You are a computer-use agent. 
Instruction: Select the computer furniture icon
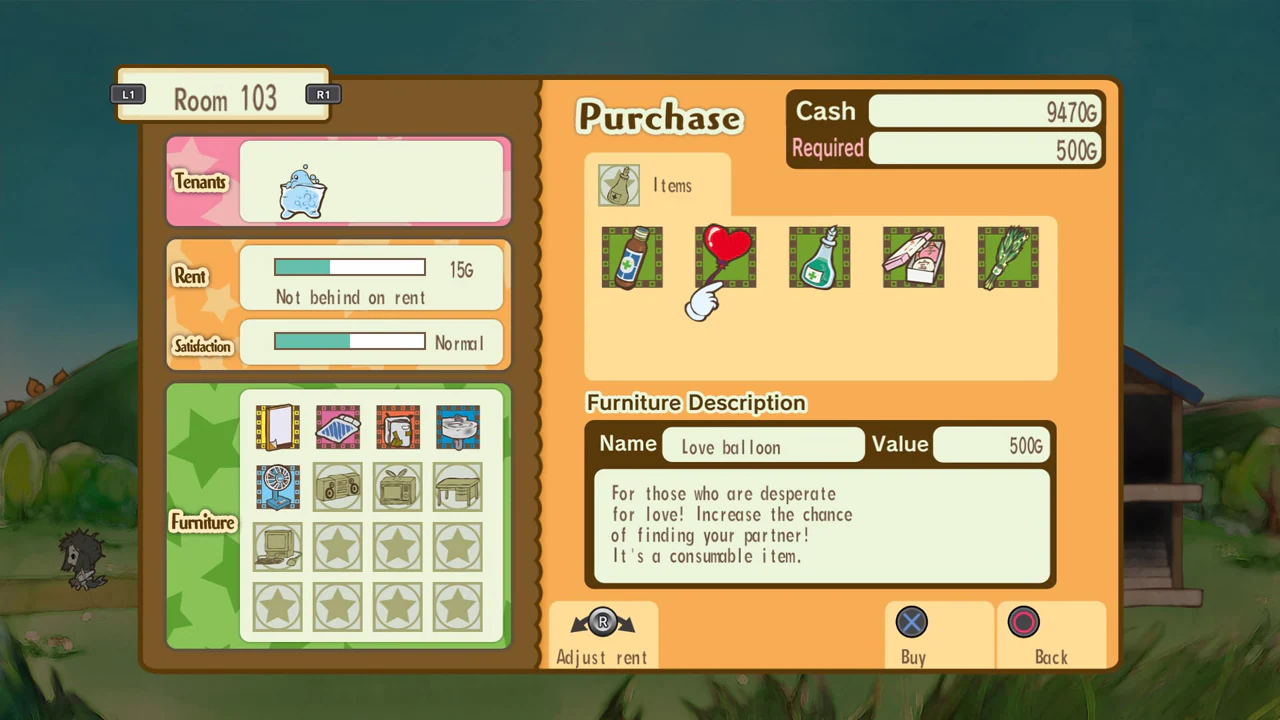point(277,547)
